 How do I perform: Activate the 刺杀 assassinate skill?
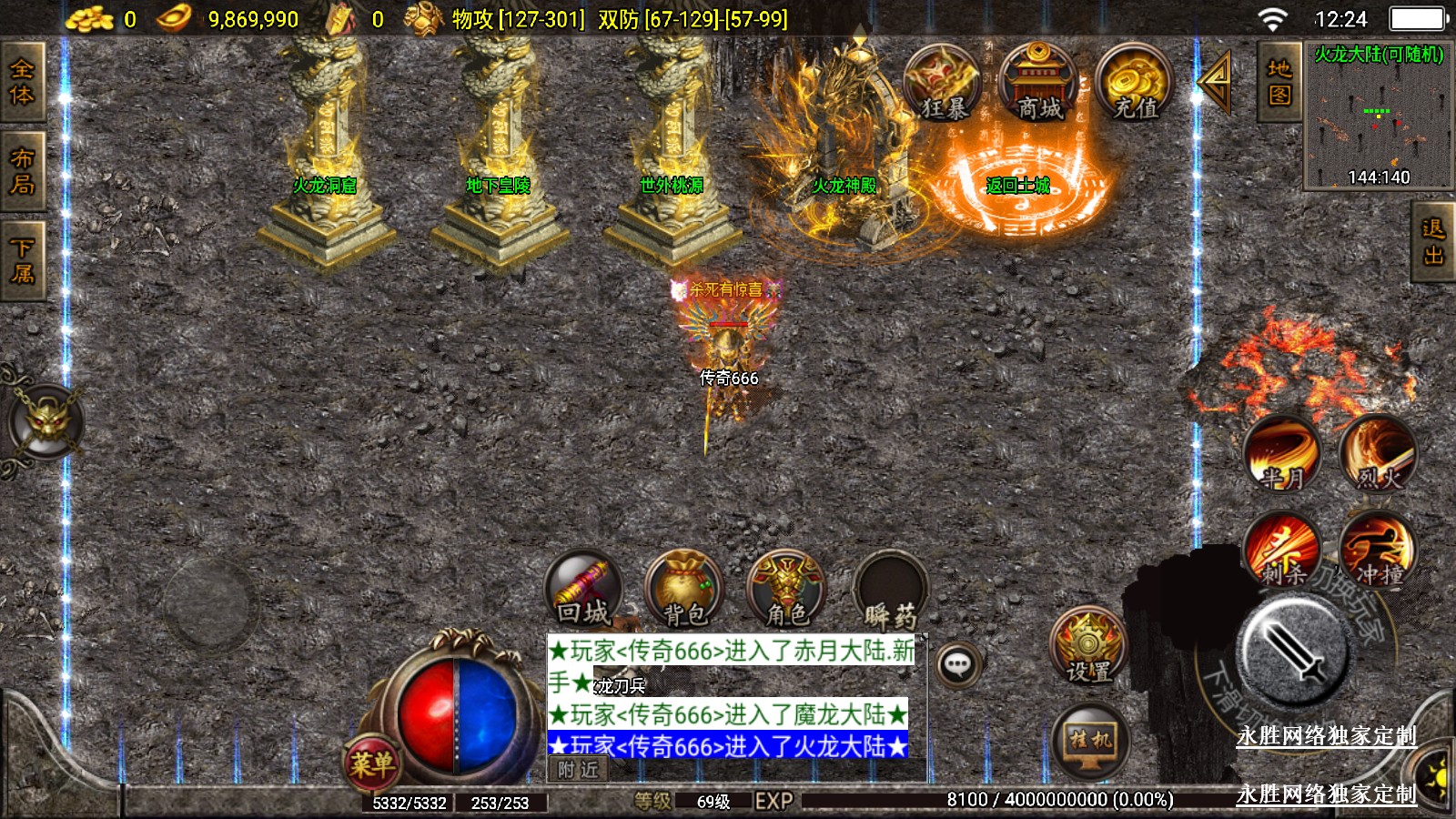click(x=1282, y=549)
